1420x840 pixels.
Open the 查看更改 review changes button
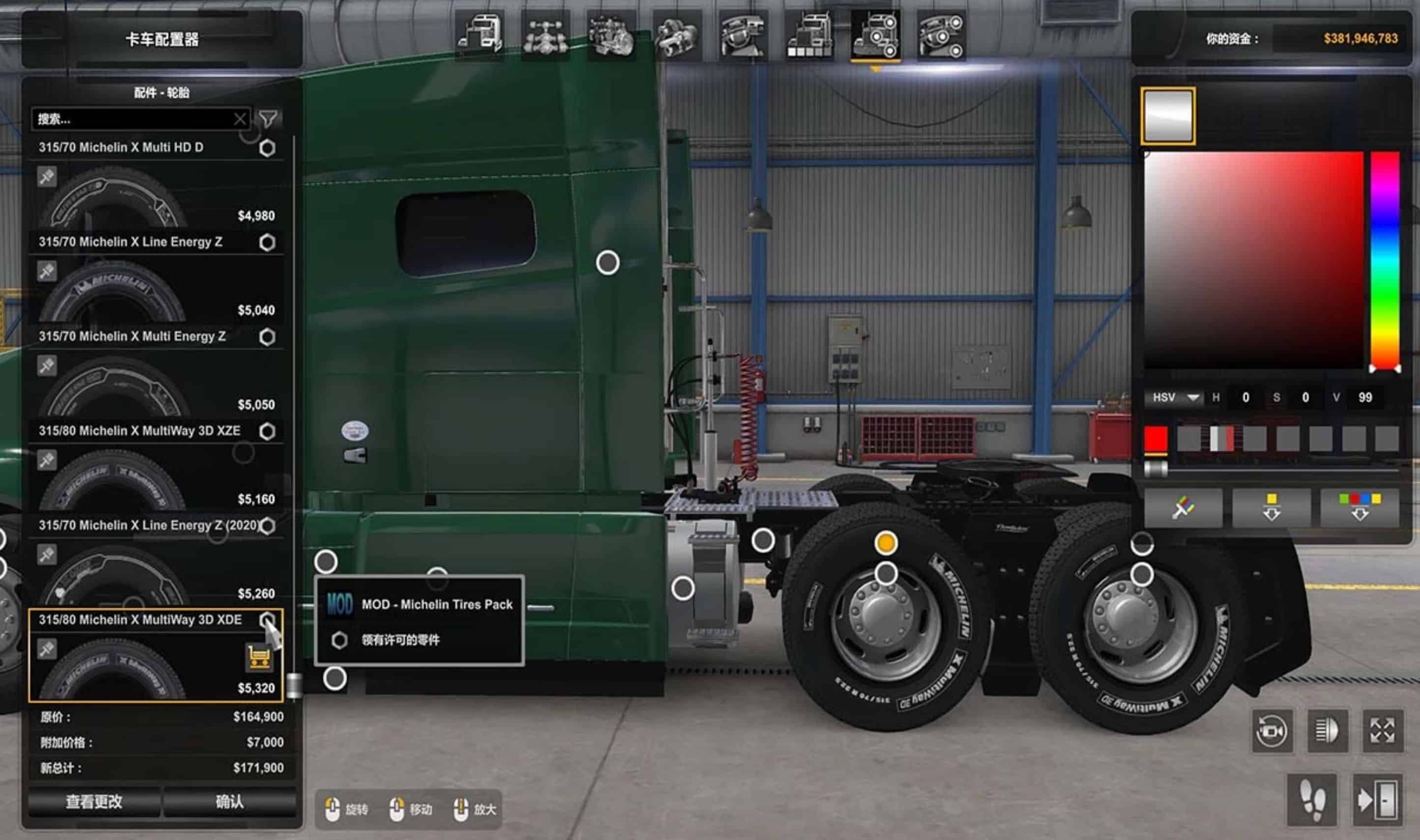coord(94,802)
